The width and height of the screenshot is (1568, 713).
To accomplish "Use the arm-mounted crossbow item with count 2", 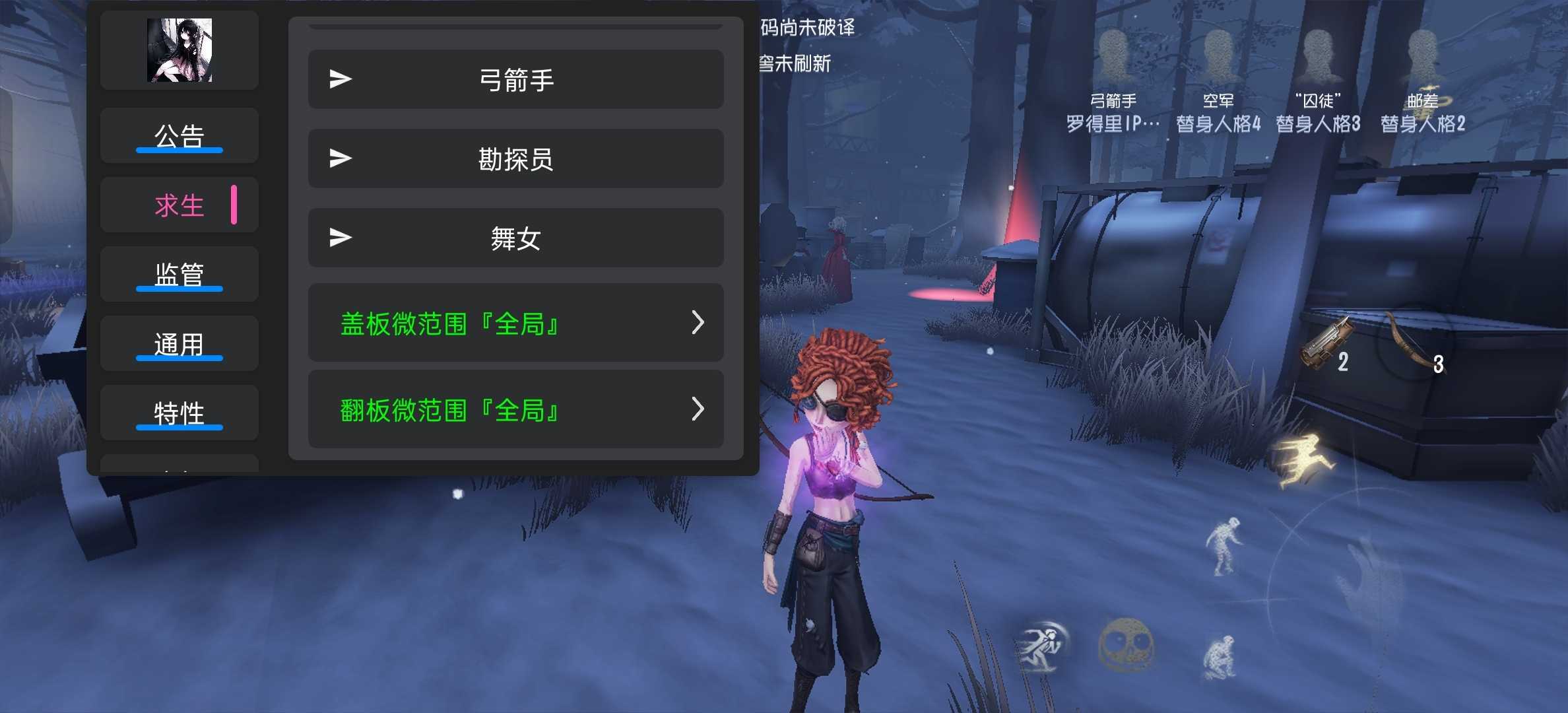I will tap(1325, 345).
